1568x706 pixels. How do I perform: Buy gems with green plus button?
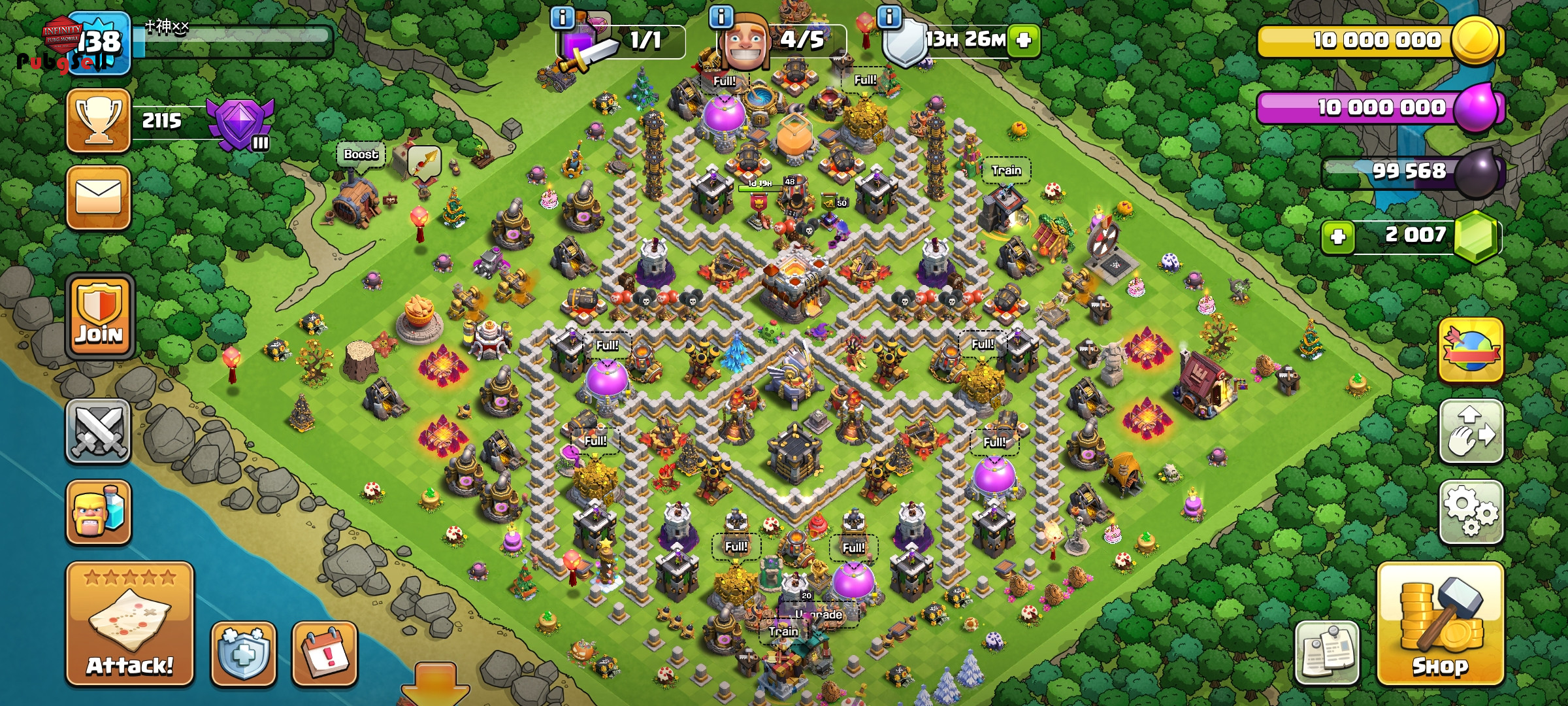coord(1337,236)
